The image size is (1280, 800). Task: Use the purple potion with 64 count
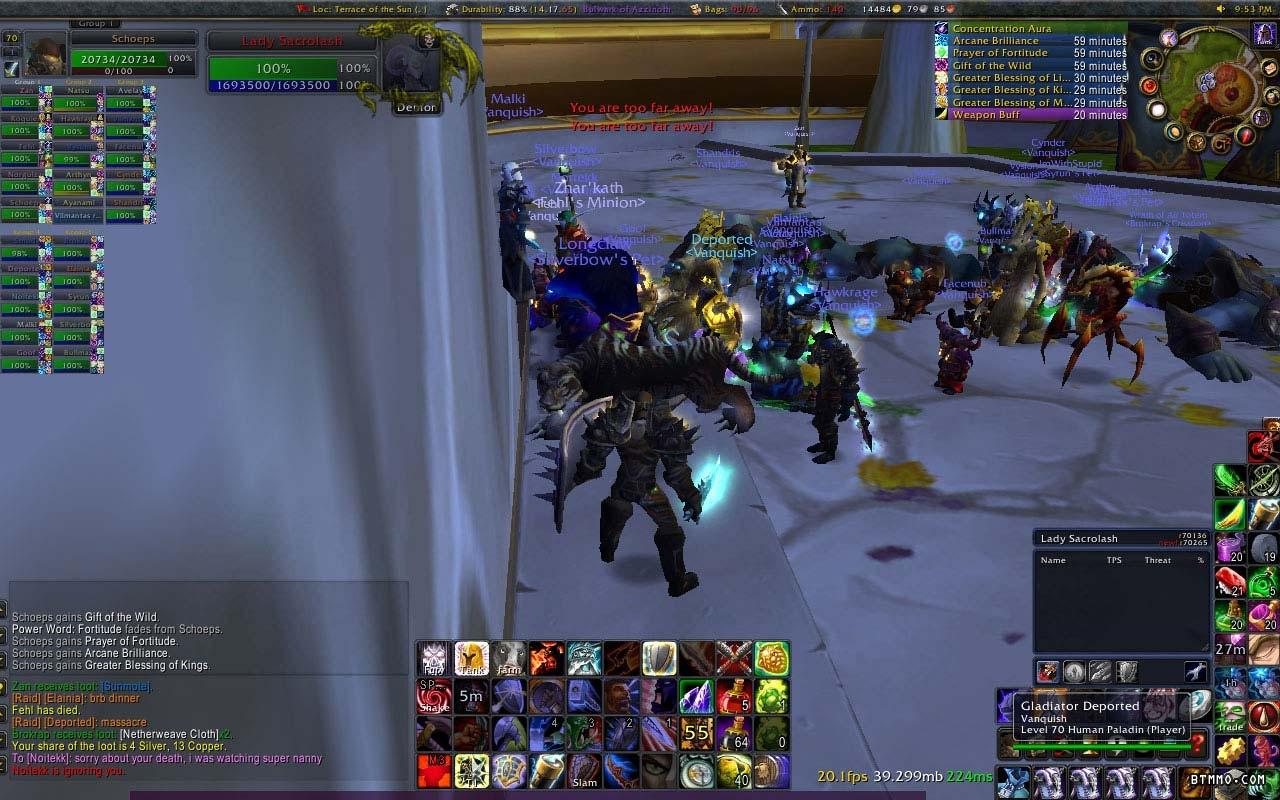(734, 734)
